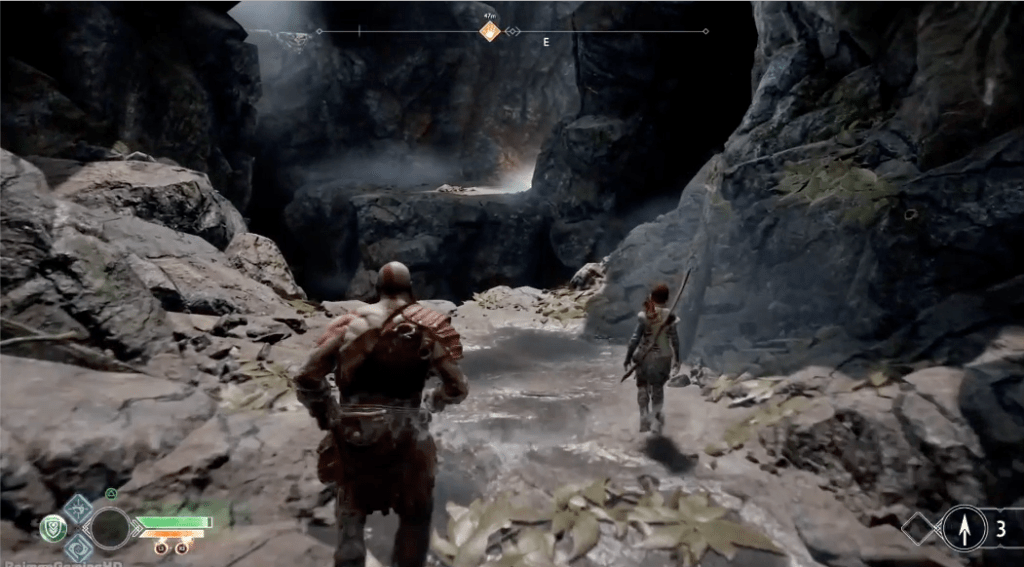
Task: Click the empty diamond slot beside the arrow
Action: pos(920,529)
